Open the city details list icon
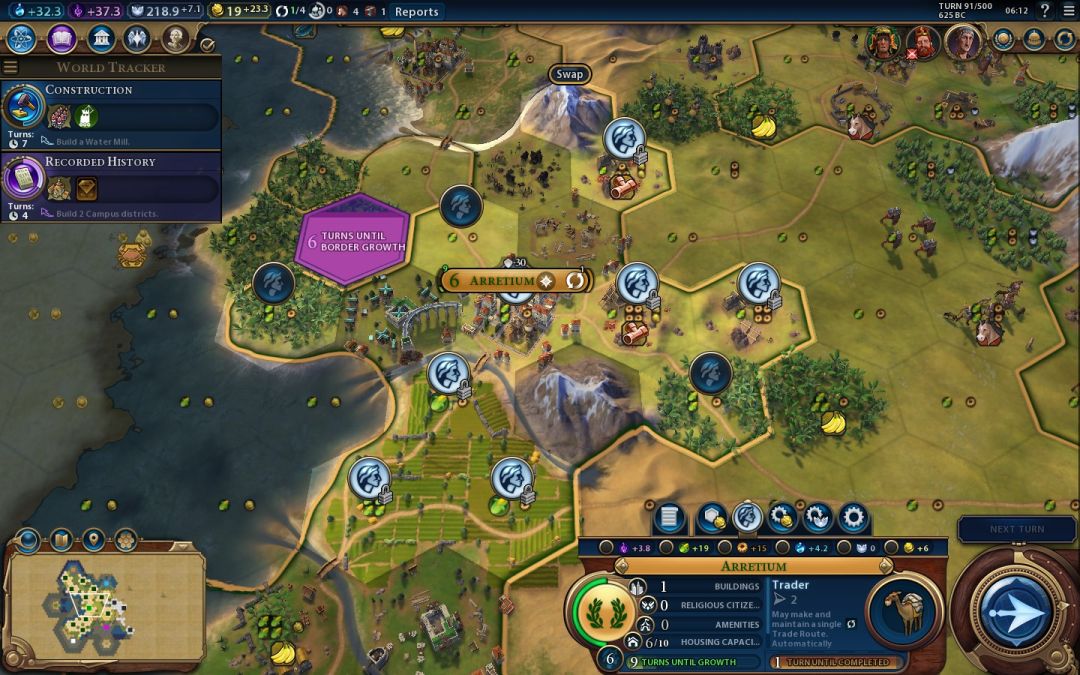 pyautogui.click(x=669, y=518)
